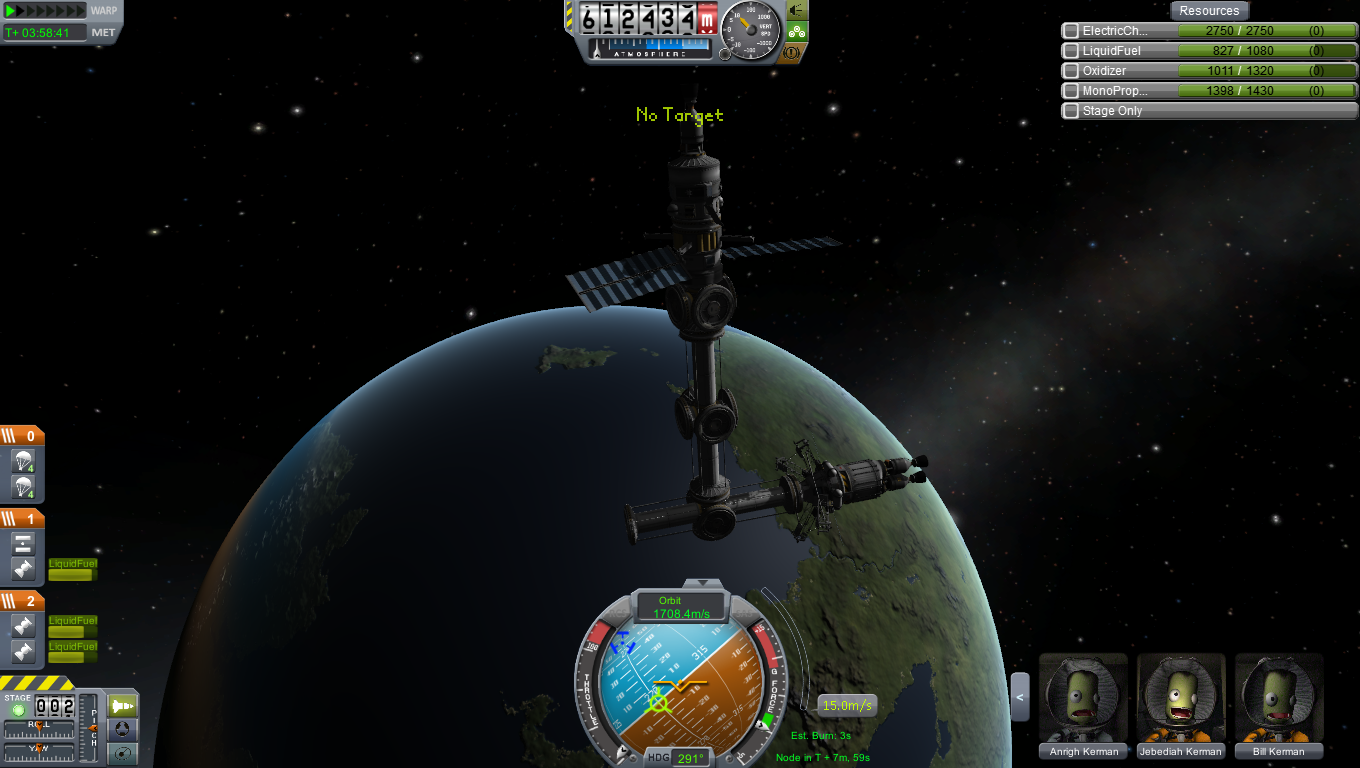Viewport: 1360px width, 768px height.
Task: Activate the orange brakes button
Action: (x=797, y=52)
